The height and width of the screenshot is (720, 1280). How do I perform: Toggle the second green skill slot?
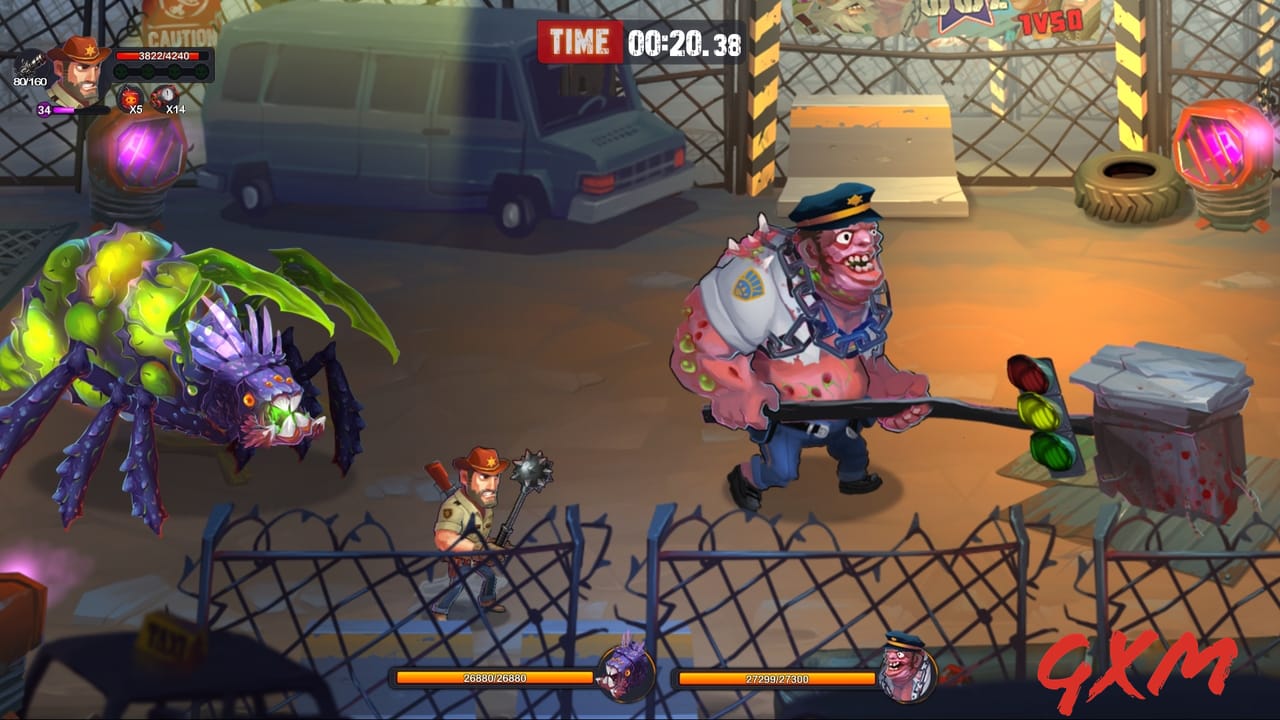pos(146,71)
